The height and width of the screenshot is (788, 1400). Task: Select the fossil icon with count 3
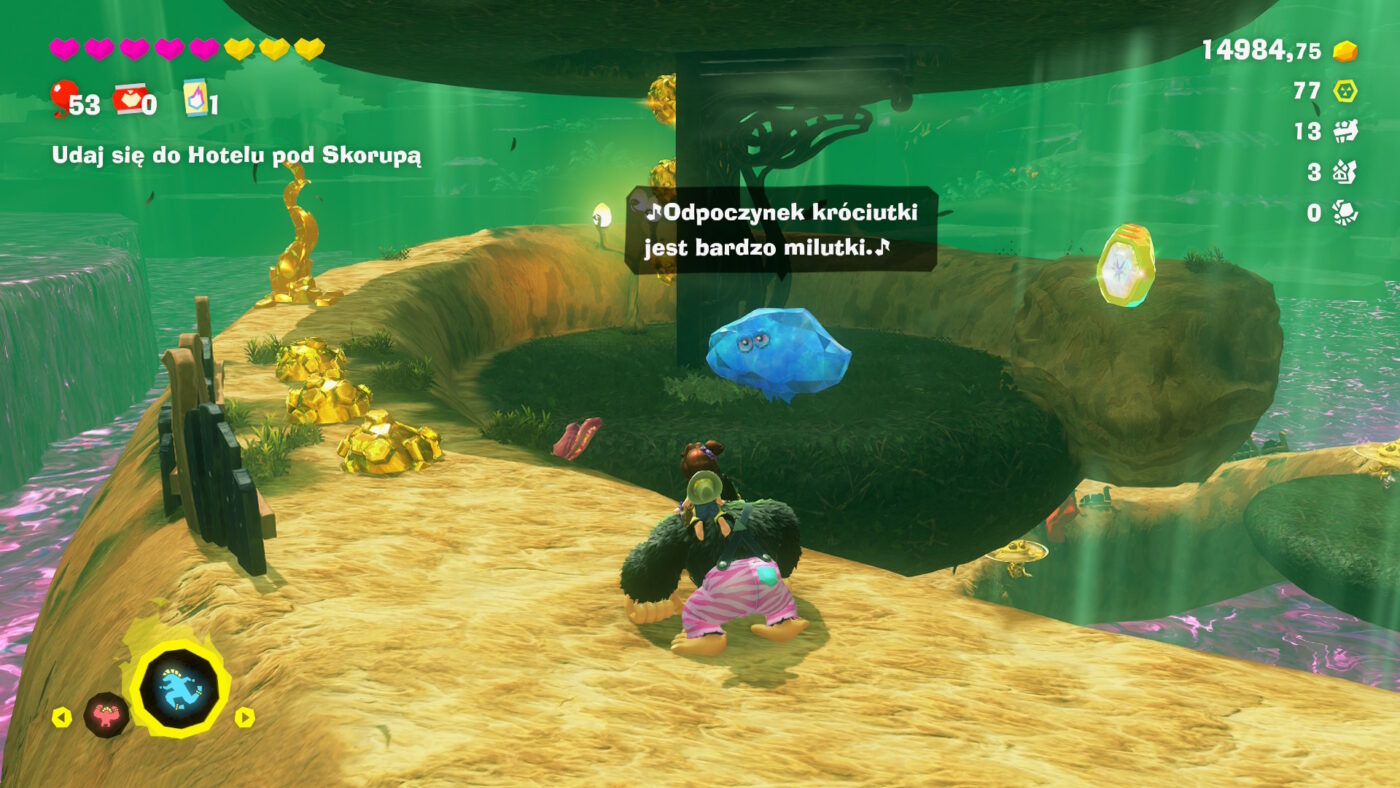pos(1344,171)
